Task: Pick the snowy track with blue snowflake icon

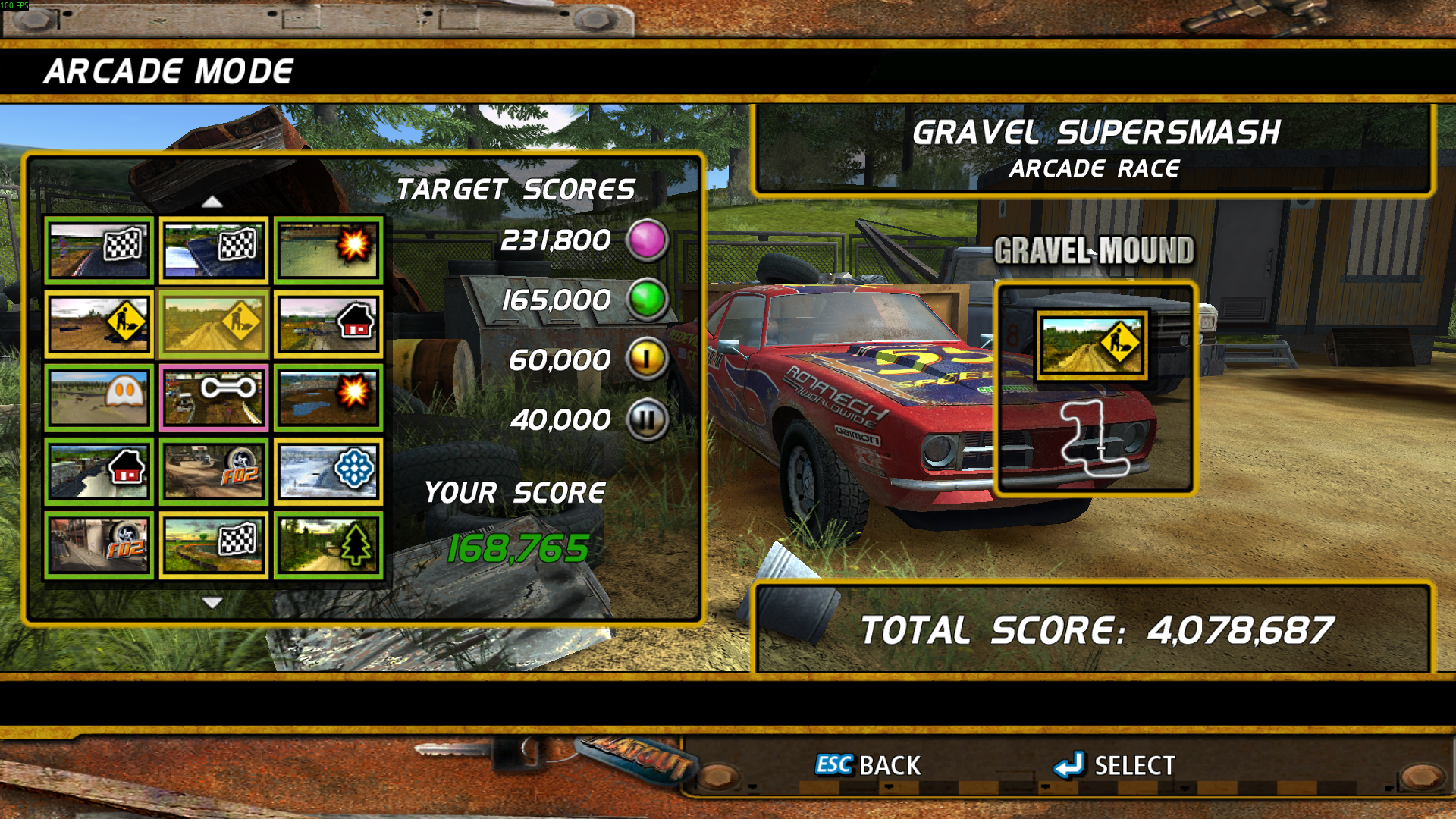Action: [328, 471]
